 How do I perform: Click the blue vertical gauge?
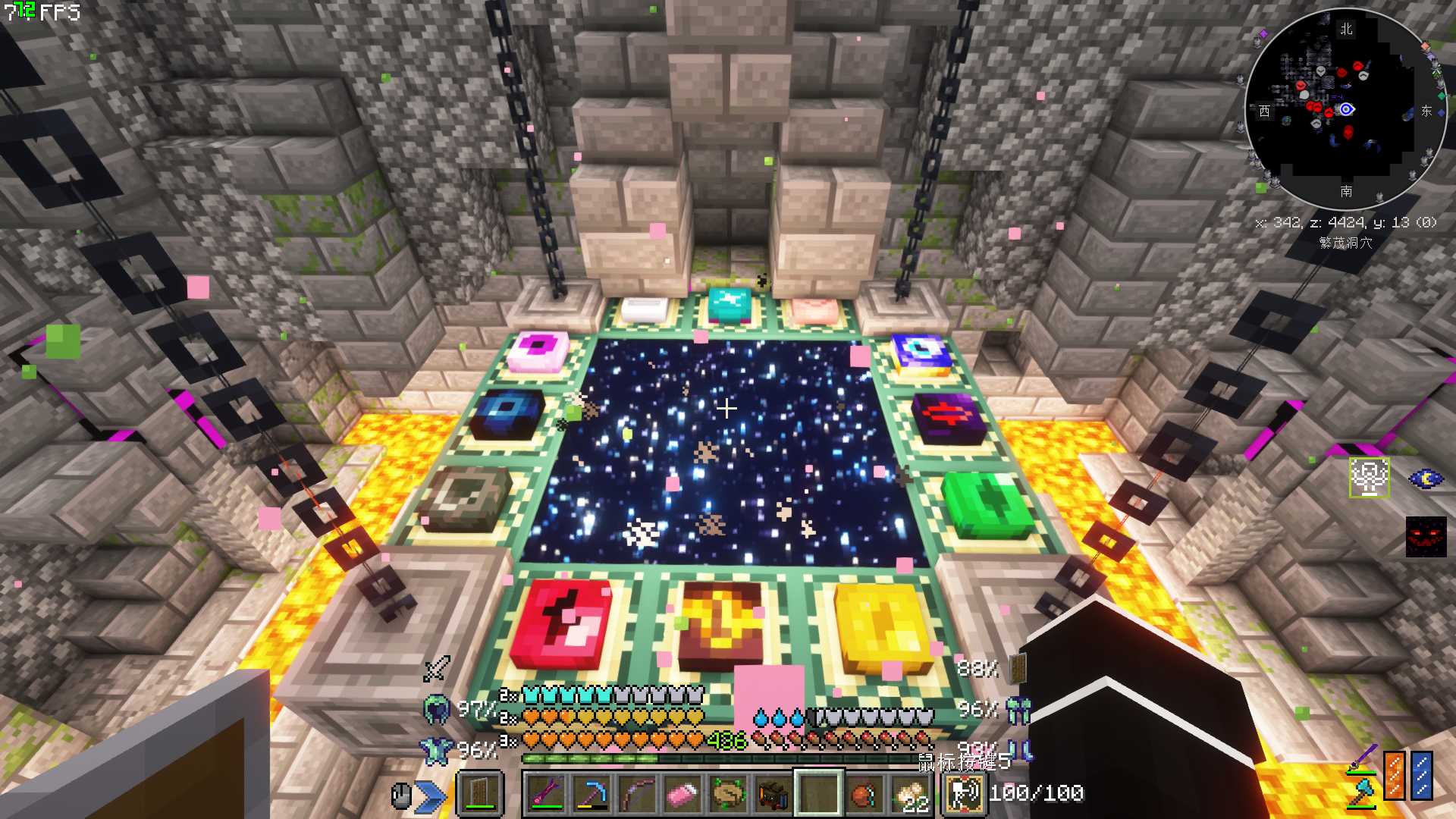pos(1422,775)
